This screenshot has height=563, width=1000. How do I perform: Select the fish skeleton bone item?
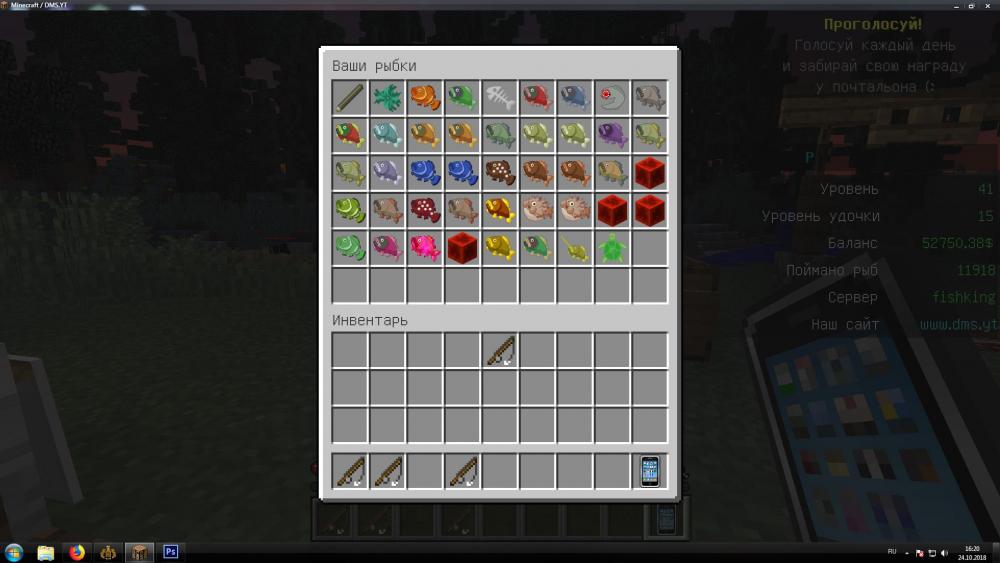point(500,97)
